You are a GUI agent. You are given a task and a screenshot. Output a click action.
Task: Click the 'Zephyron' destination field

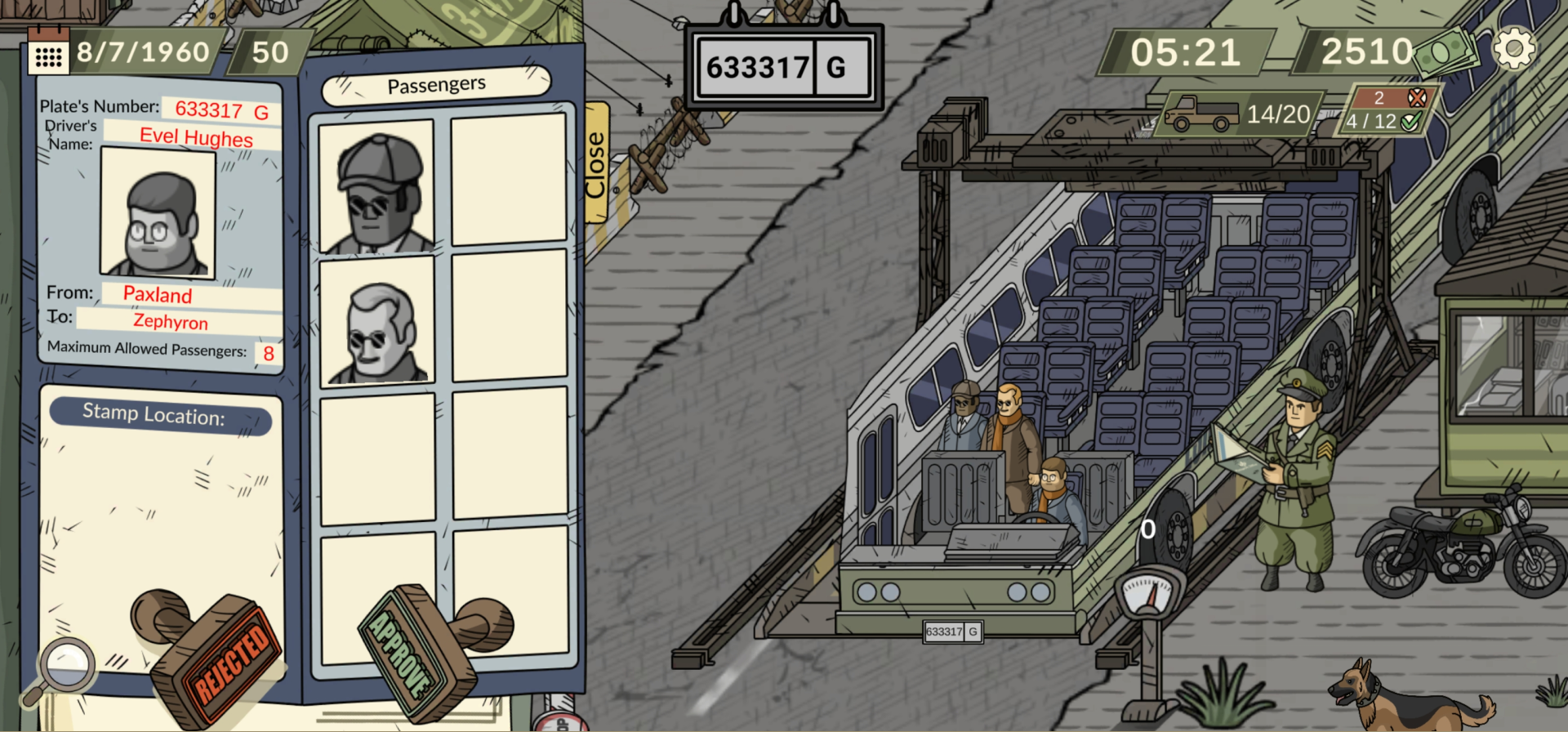(170, 322)
